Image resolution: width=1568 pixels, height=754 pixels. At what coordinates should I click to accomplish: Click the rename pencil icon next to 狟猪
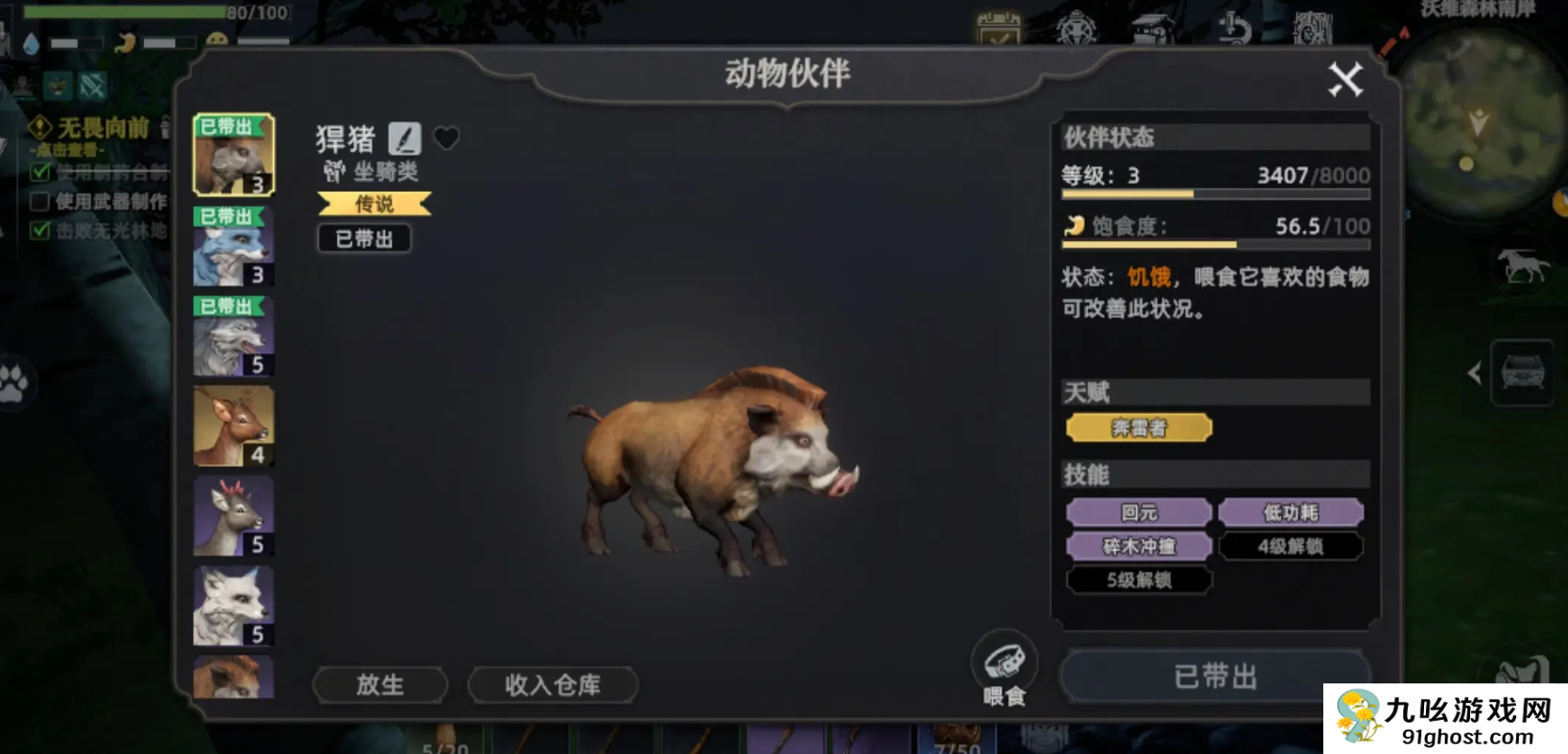pyautogui.click(x=407, y=138)
